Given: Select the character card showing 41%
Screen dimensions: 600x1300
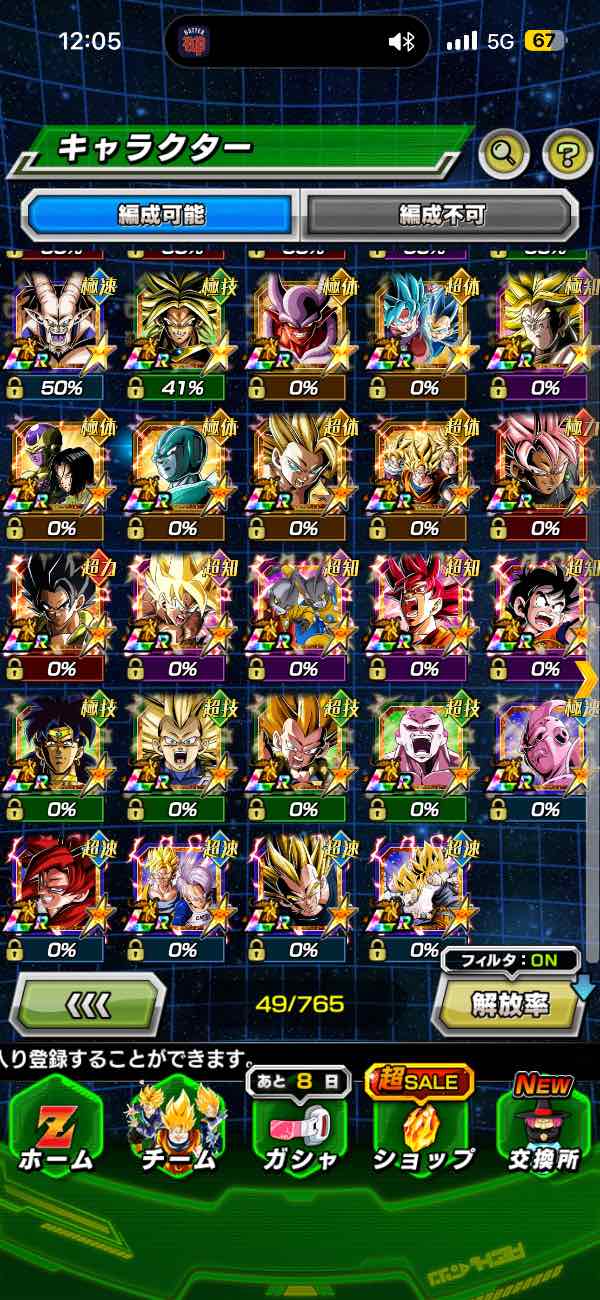Looking at the screenshot, I should pyautogui.click(x=181, y=332).
